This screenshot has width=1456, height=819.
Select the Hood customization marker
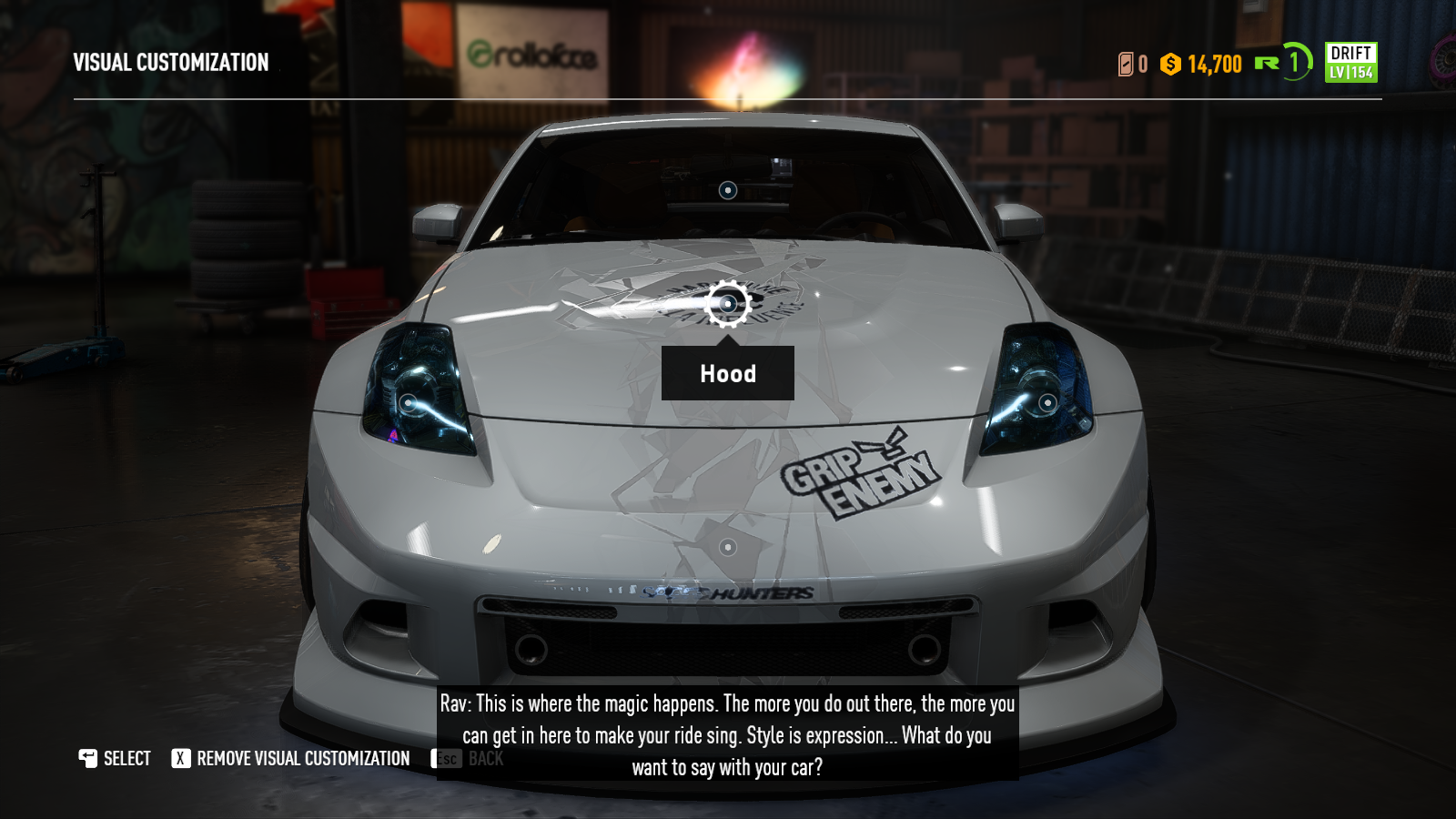tap(727, 303)
